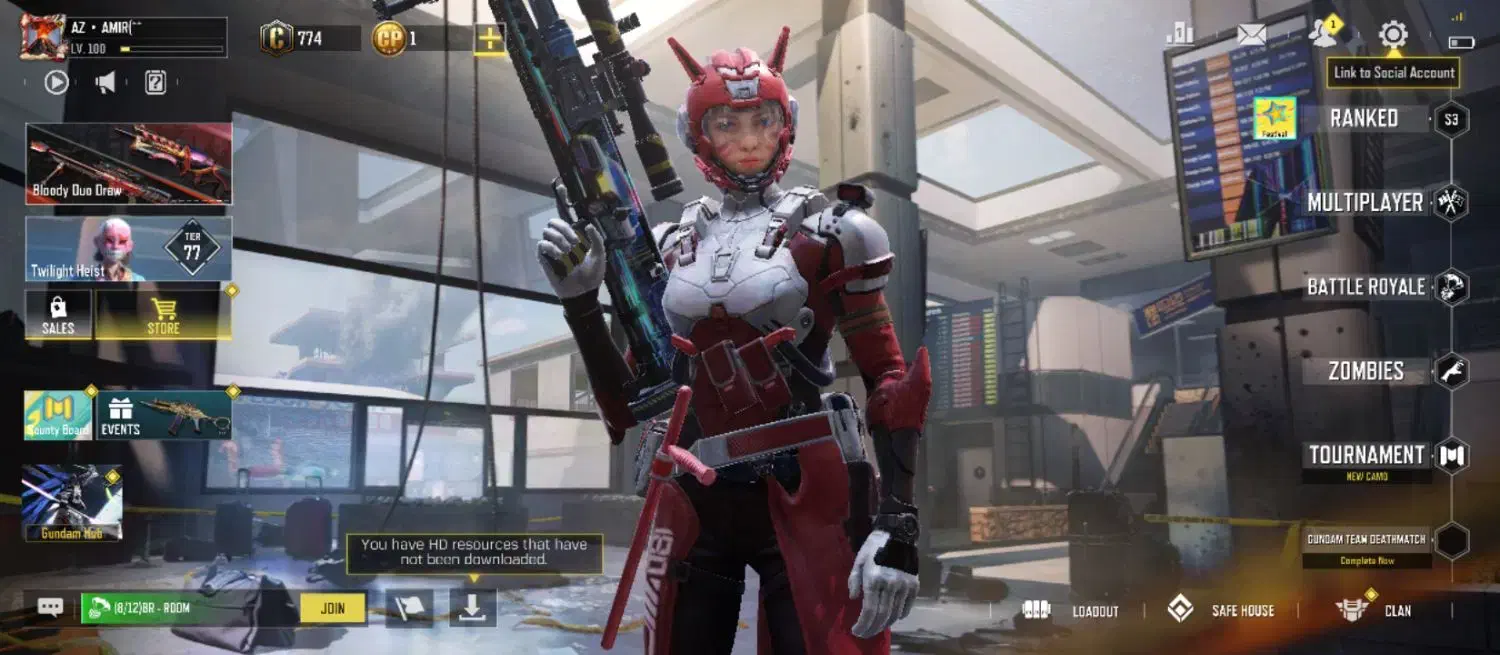Open the Clan page
The width and height of the screenshot is (1500, 655).
coord(1376,610)
